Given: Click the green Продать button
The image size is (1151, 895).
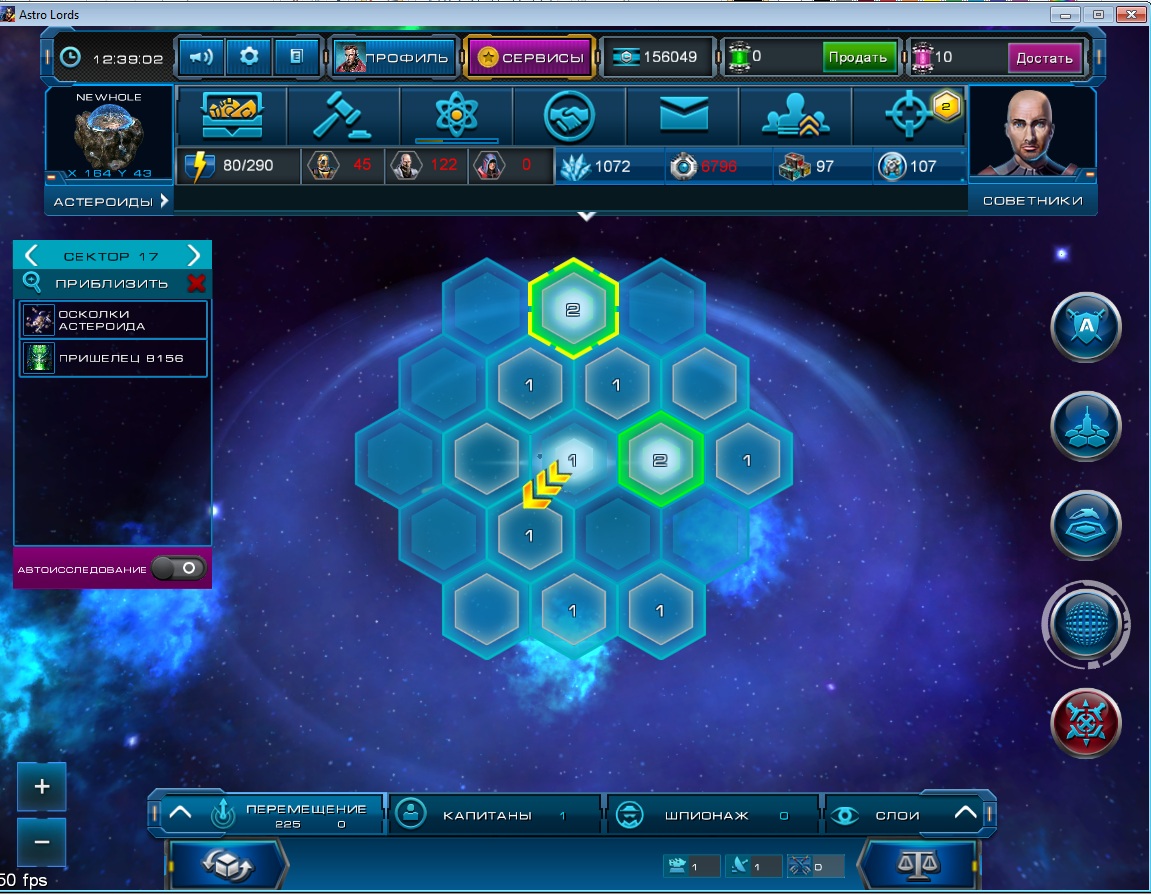Looking at the screenshot, I should (857, 57).
